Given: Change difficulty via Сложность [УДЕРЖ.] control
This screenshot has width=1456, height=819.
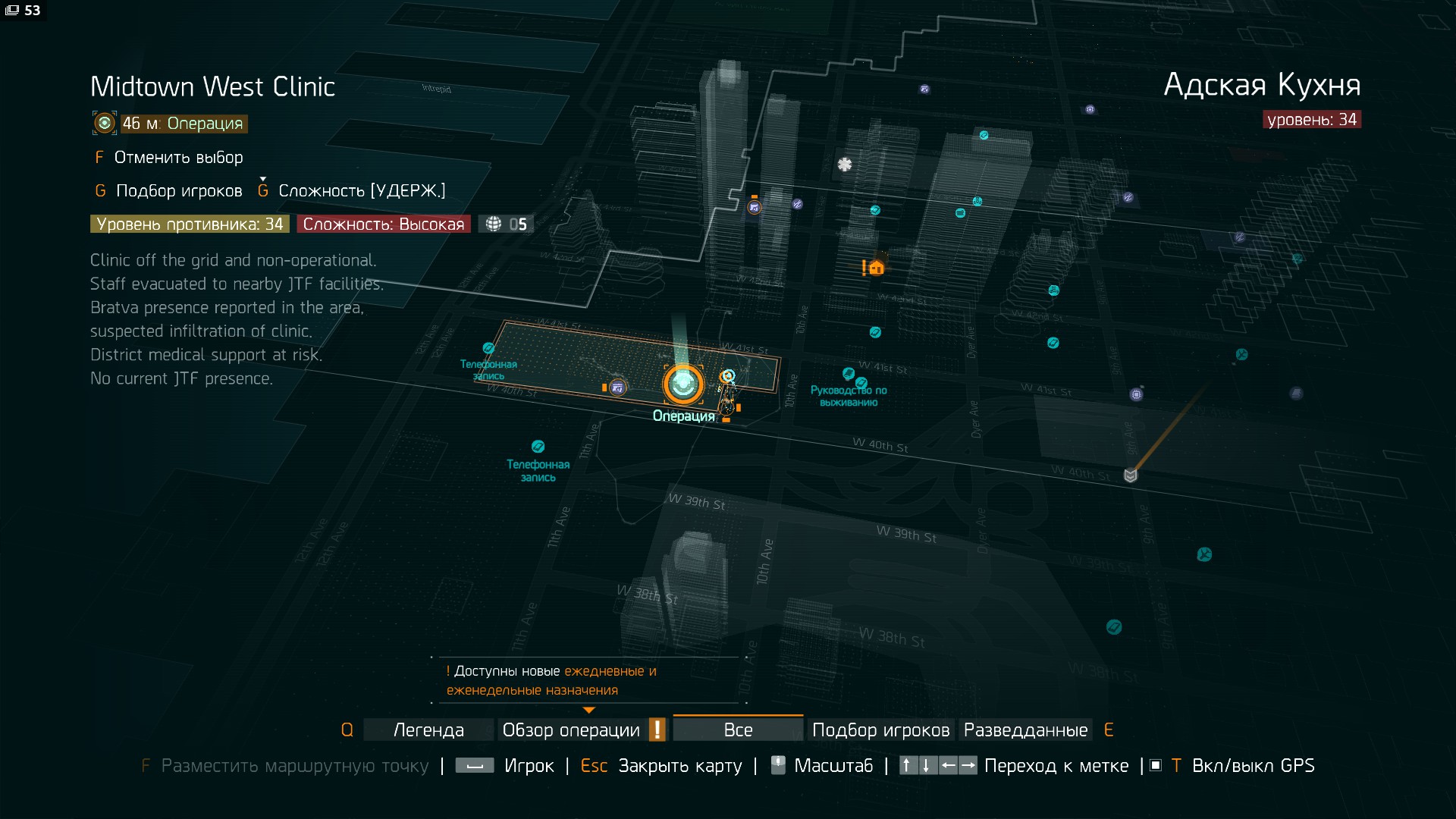Looking at the screenshot, I should pos(362,190).
